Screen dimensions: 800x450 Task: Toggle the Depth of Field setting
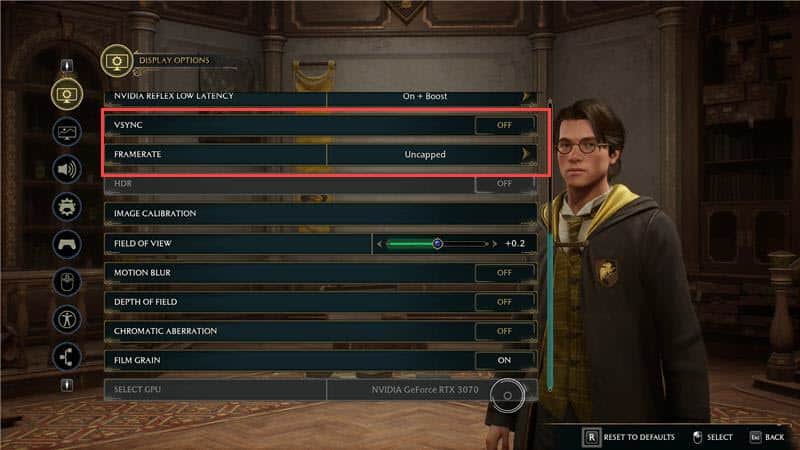(x=503, y=301)
